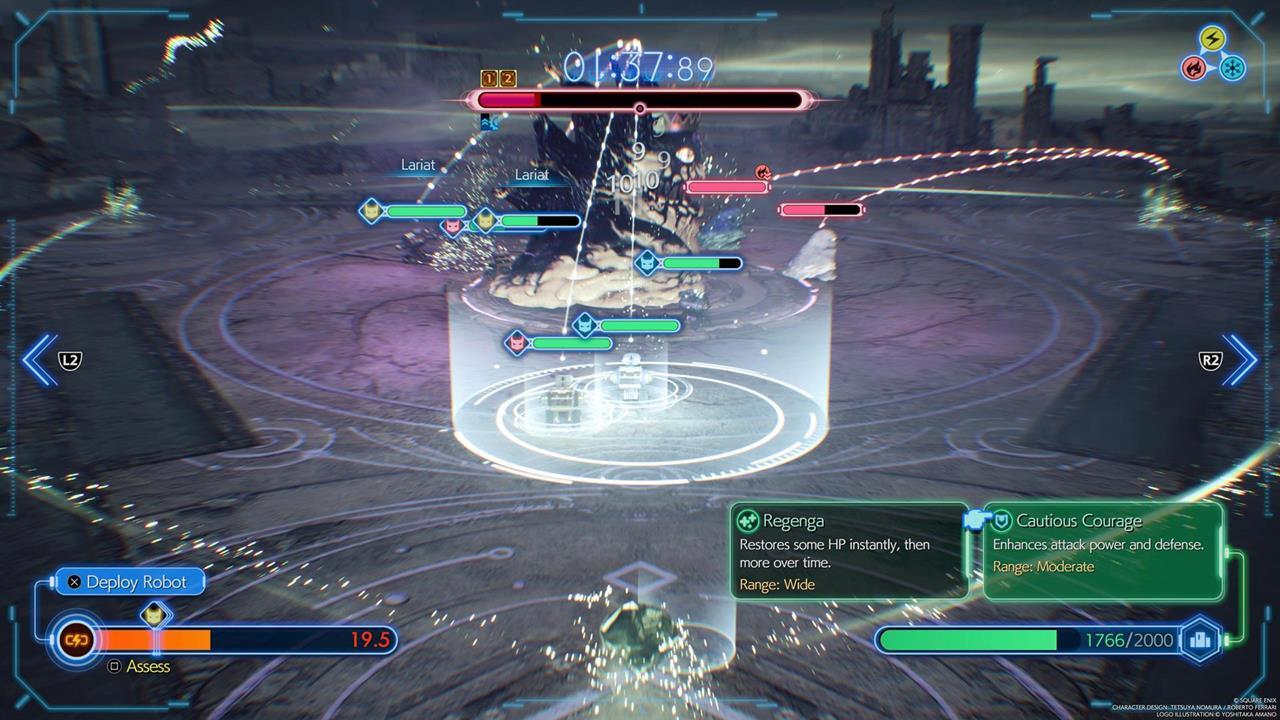Toggle the numbered box 1 above the boss health bar

pos(487,78)
